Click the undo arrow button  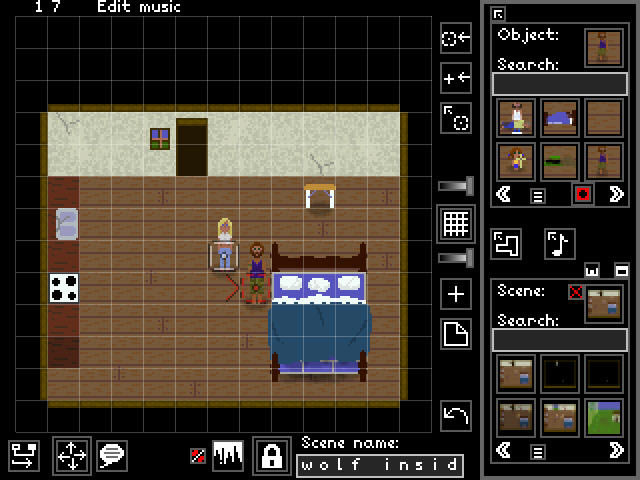[456, 414]
